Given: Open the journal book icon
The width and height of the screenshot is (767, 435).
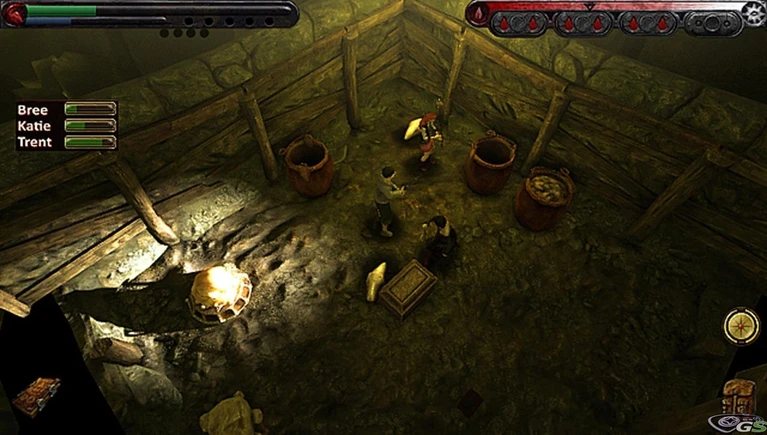Looking at the screenshot, I should click(35, 395).
